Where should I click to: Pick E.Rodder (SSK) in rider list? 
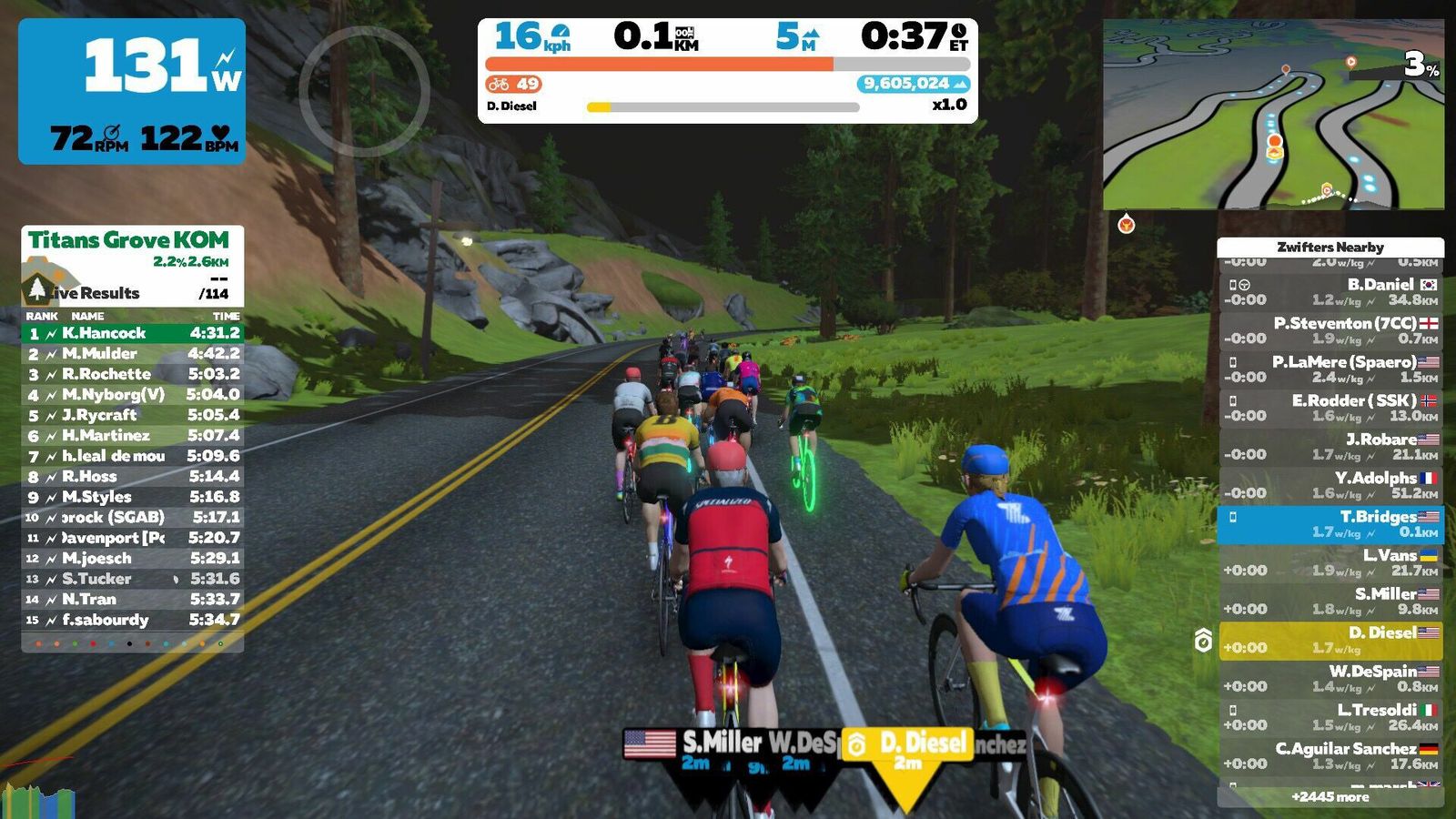coord(1330,408)
